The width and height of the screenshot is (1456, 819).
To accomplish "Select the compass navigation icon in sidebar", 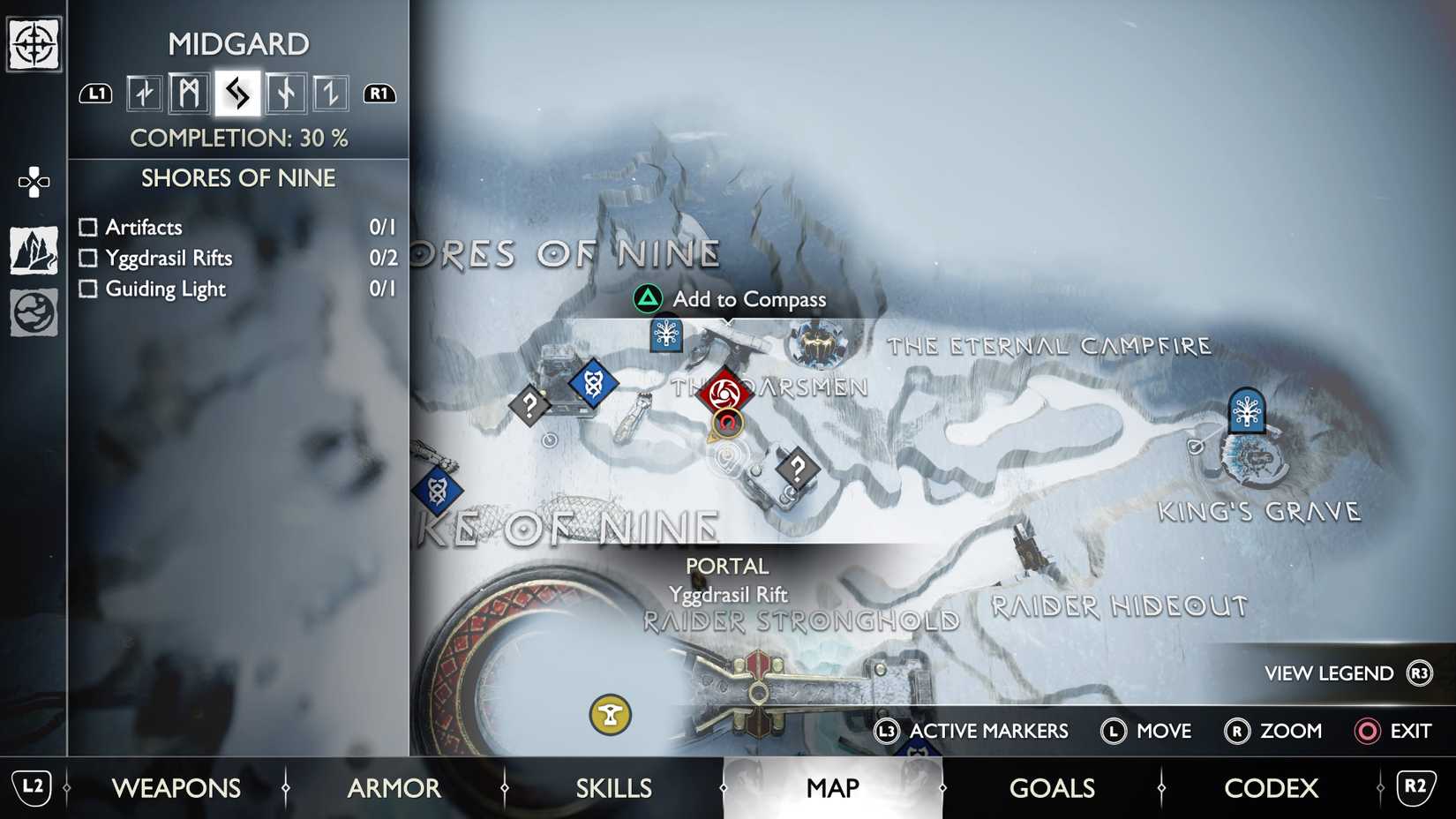I will coord(33,42).
